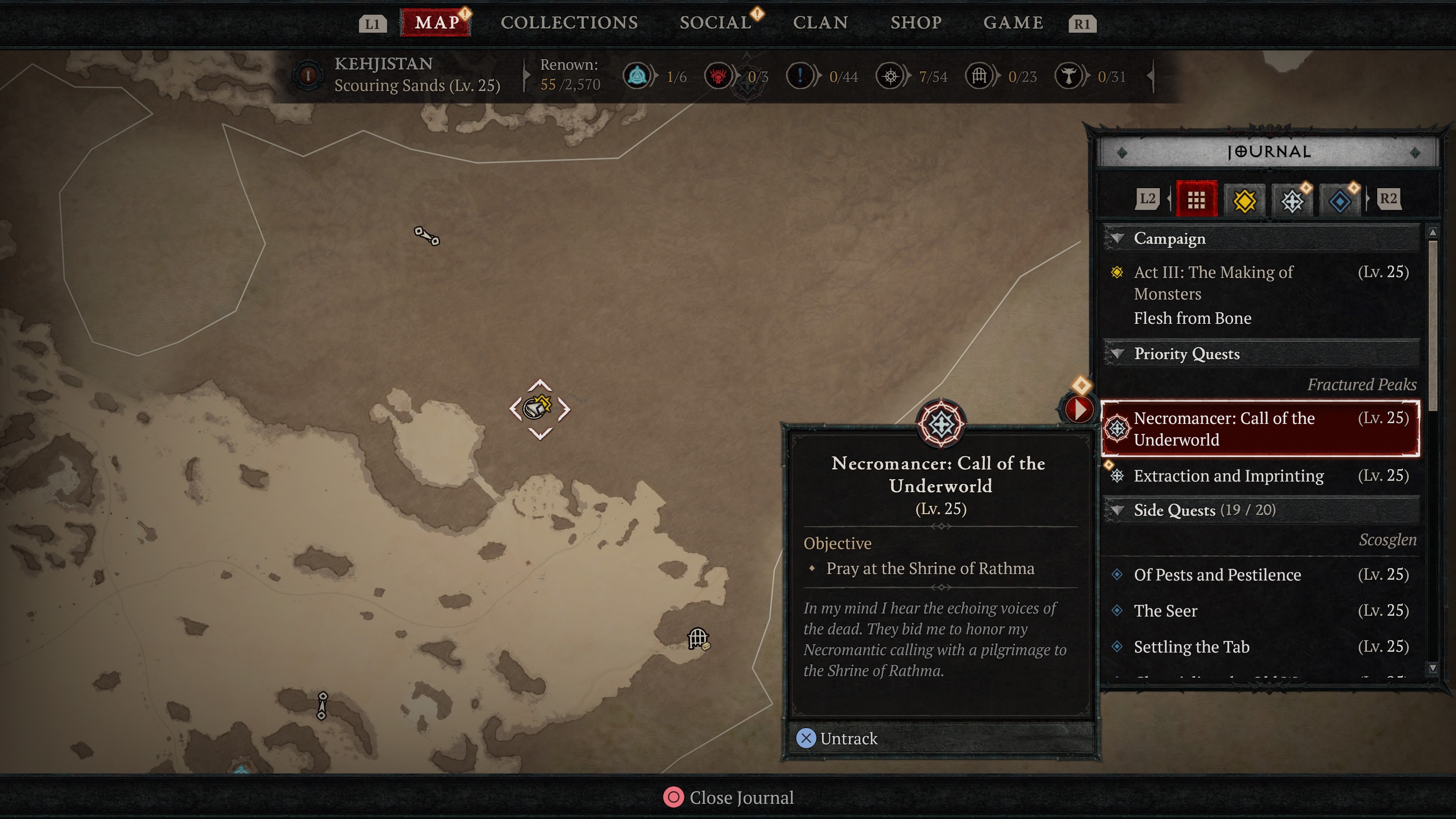Screen dimensions: 1456x819
Task: Go to the Clan tab
Action: pos(820,23)
